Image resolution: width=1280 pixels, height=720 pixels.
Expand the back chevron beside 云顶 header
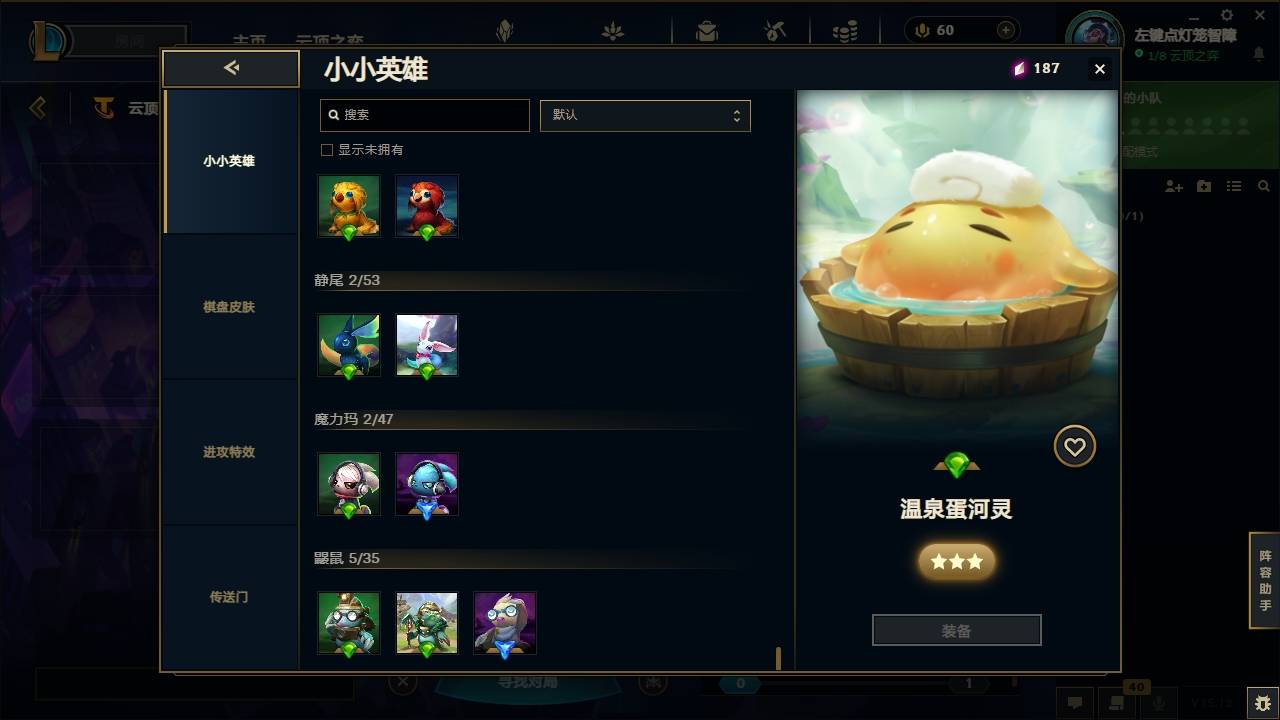38,109
